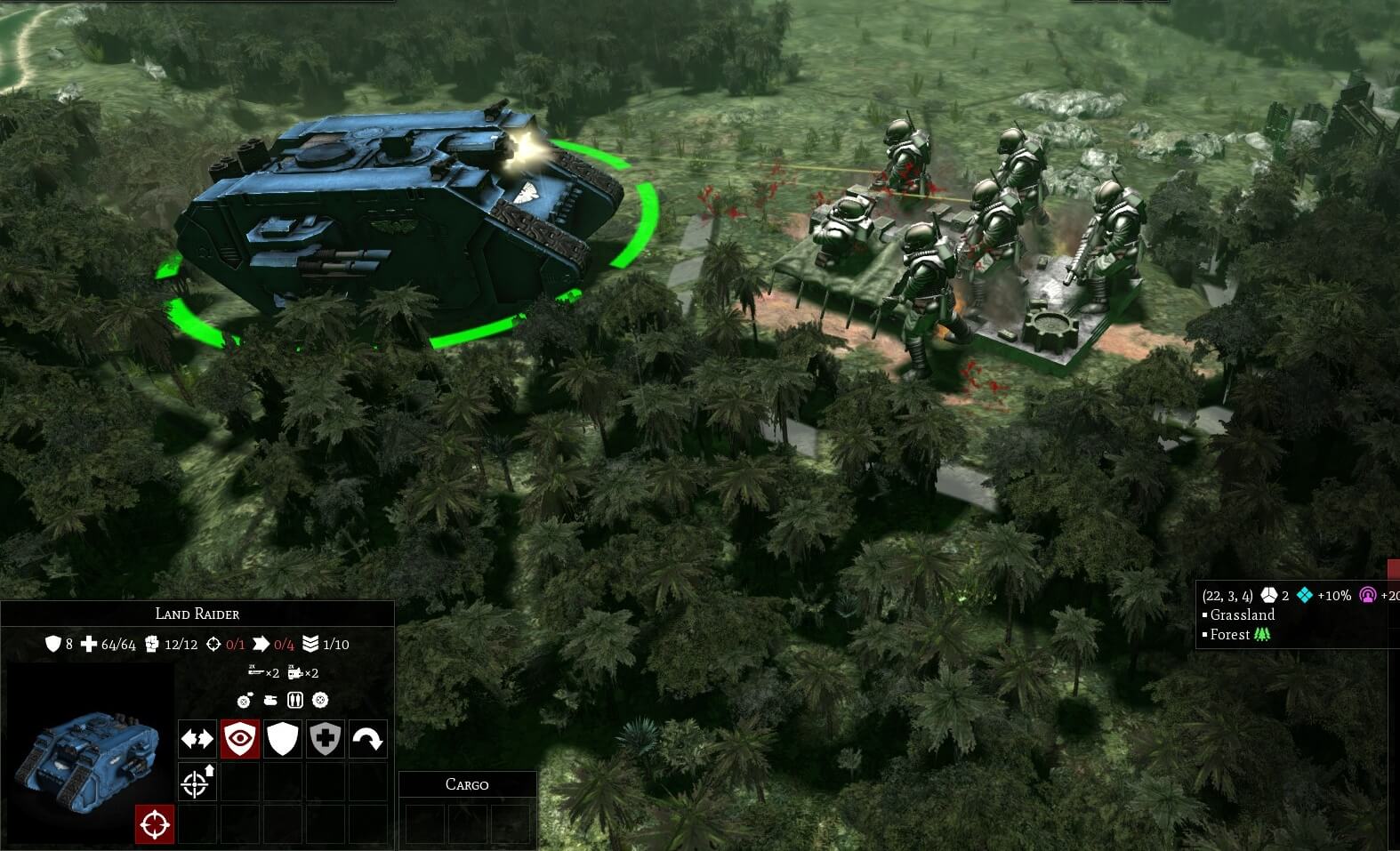Image resolution: width=1400 pixels, height=851 pixels.
Task: Click the small tank trait icon
Action: [x=270, y=700]
